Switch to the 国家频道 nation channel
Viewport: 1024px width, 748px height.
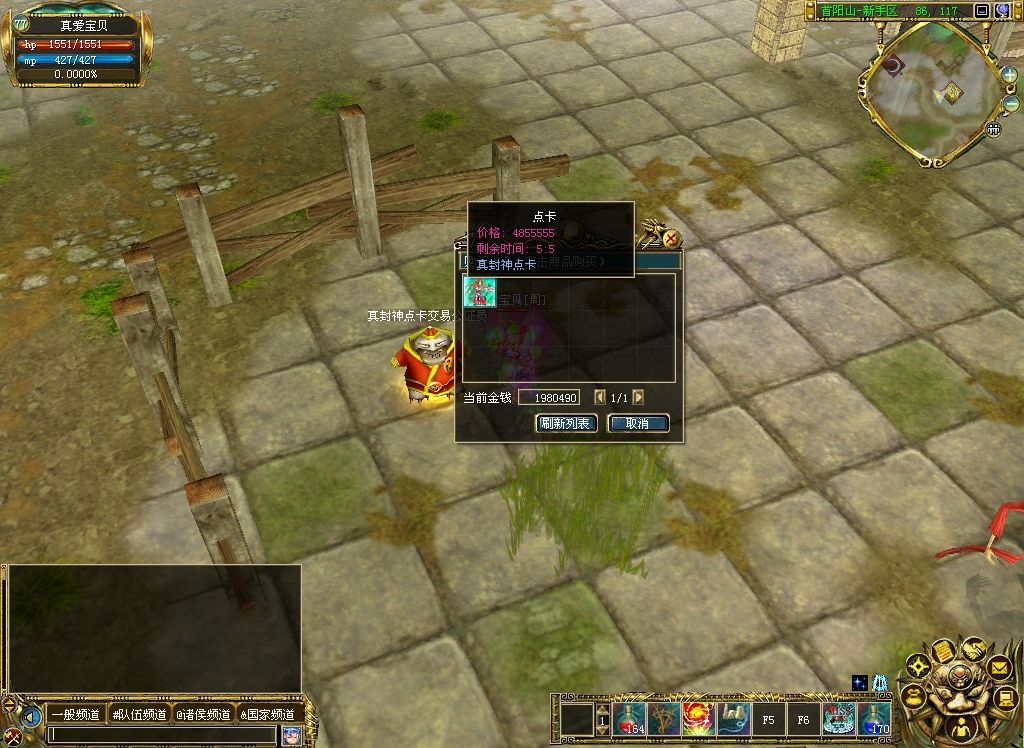point(268,714)
